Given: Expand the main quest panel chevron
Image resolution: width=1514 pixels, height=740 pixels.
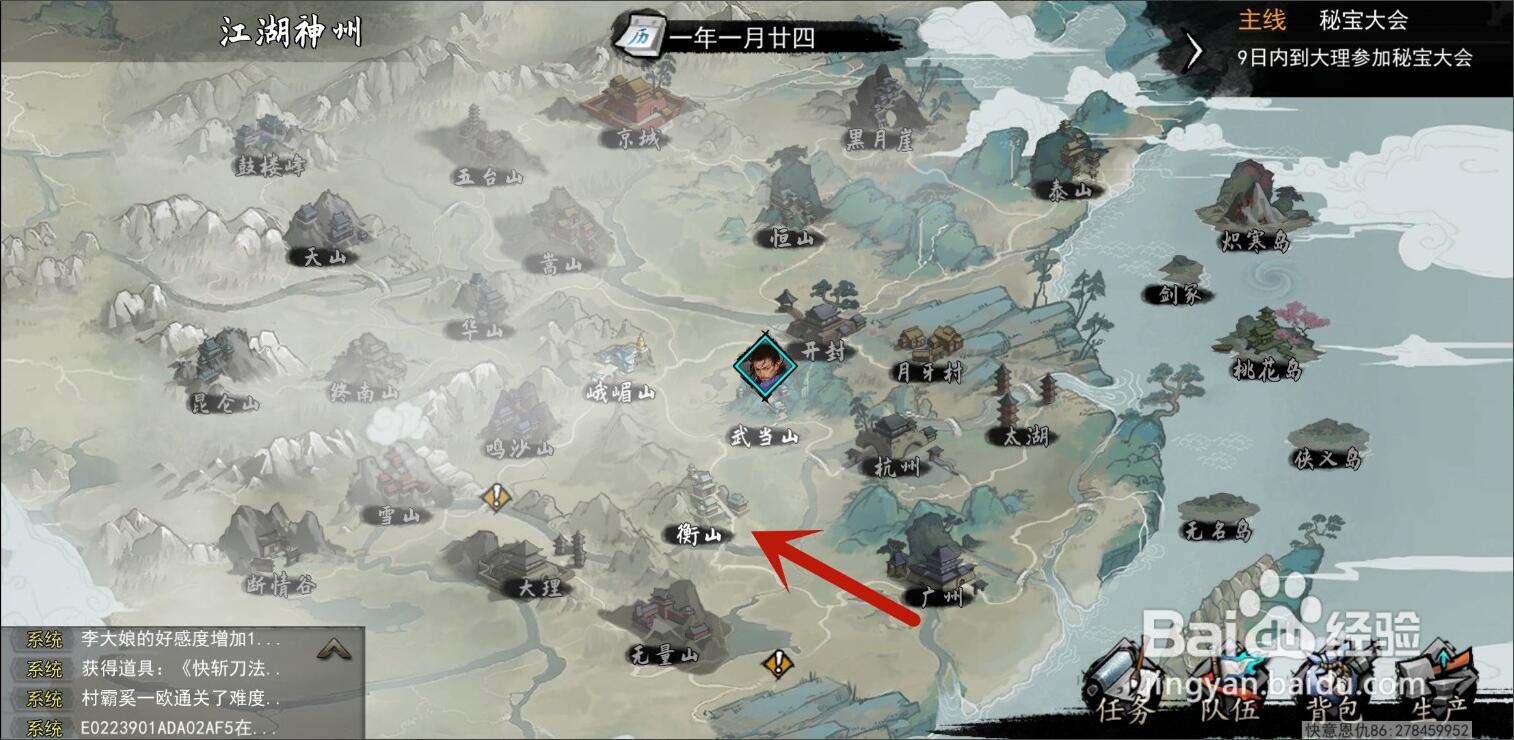Looking at the screenshot, I should [1191, 49].
